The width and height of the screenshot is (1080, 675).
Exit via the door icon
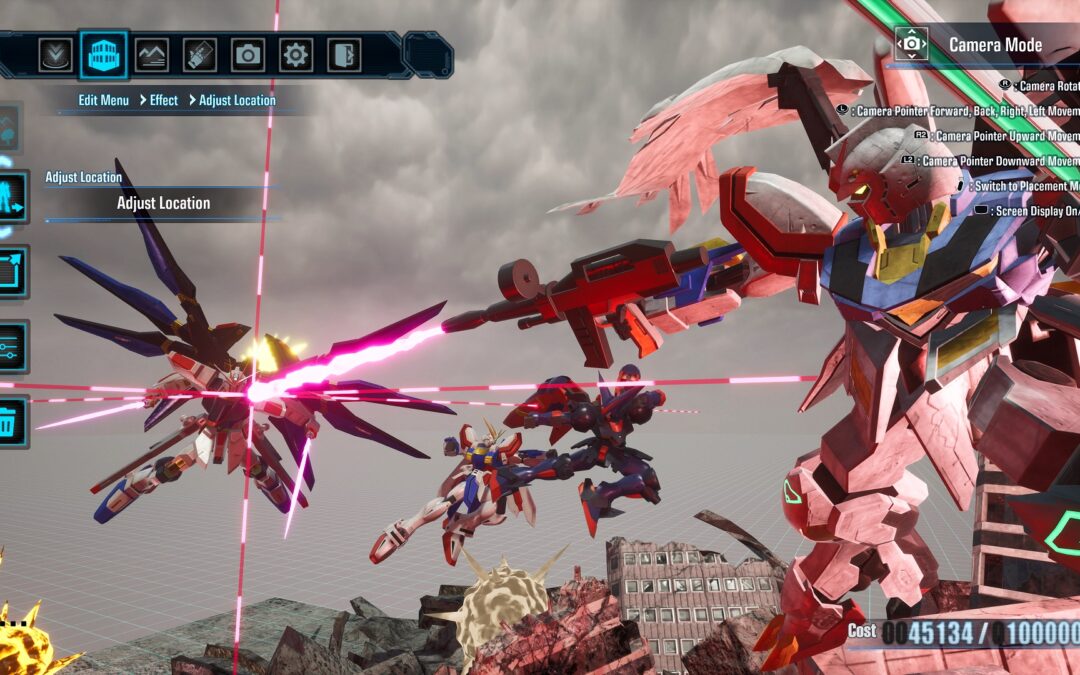[344, 54]
